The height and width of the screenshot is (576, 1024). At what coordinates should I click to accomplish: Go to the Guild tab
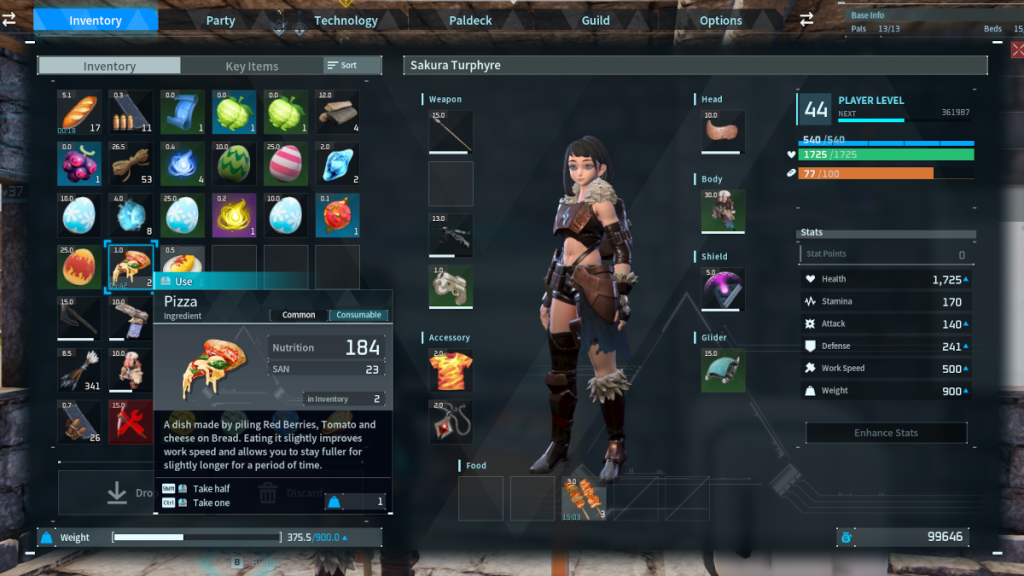pyautogui.click(x=596, y=20)
